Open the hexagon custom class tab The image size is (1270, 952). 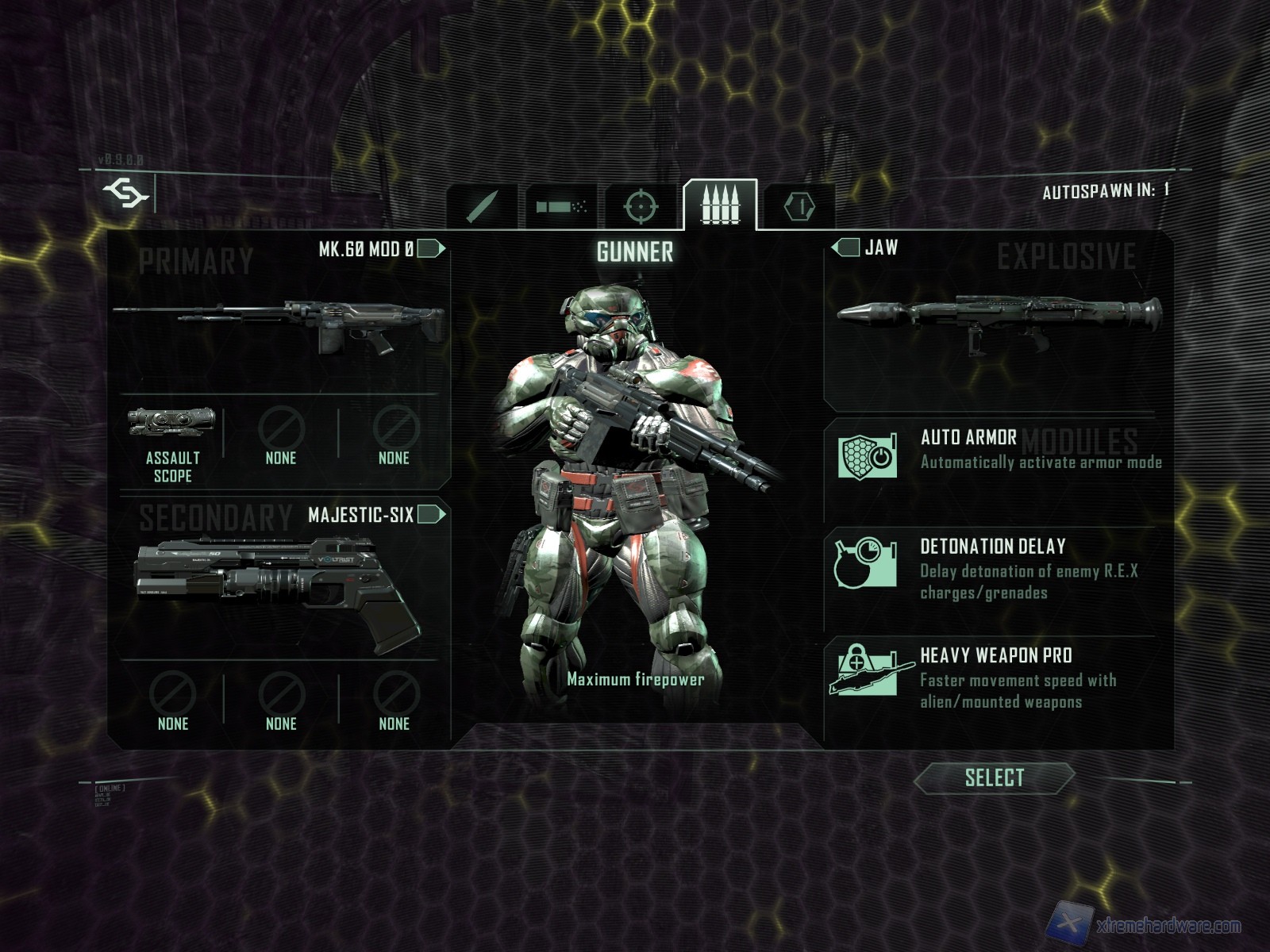799,206
